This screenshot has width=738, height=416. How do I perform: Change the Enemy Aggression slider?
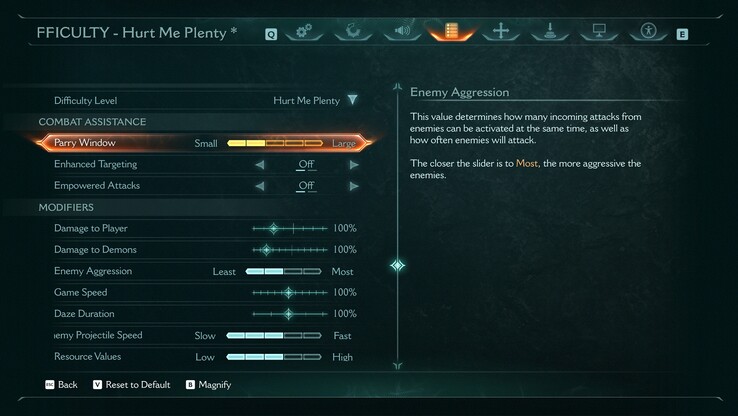click(x=284, y=271)
